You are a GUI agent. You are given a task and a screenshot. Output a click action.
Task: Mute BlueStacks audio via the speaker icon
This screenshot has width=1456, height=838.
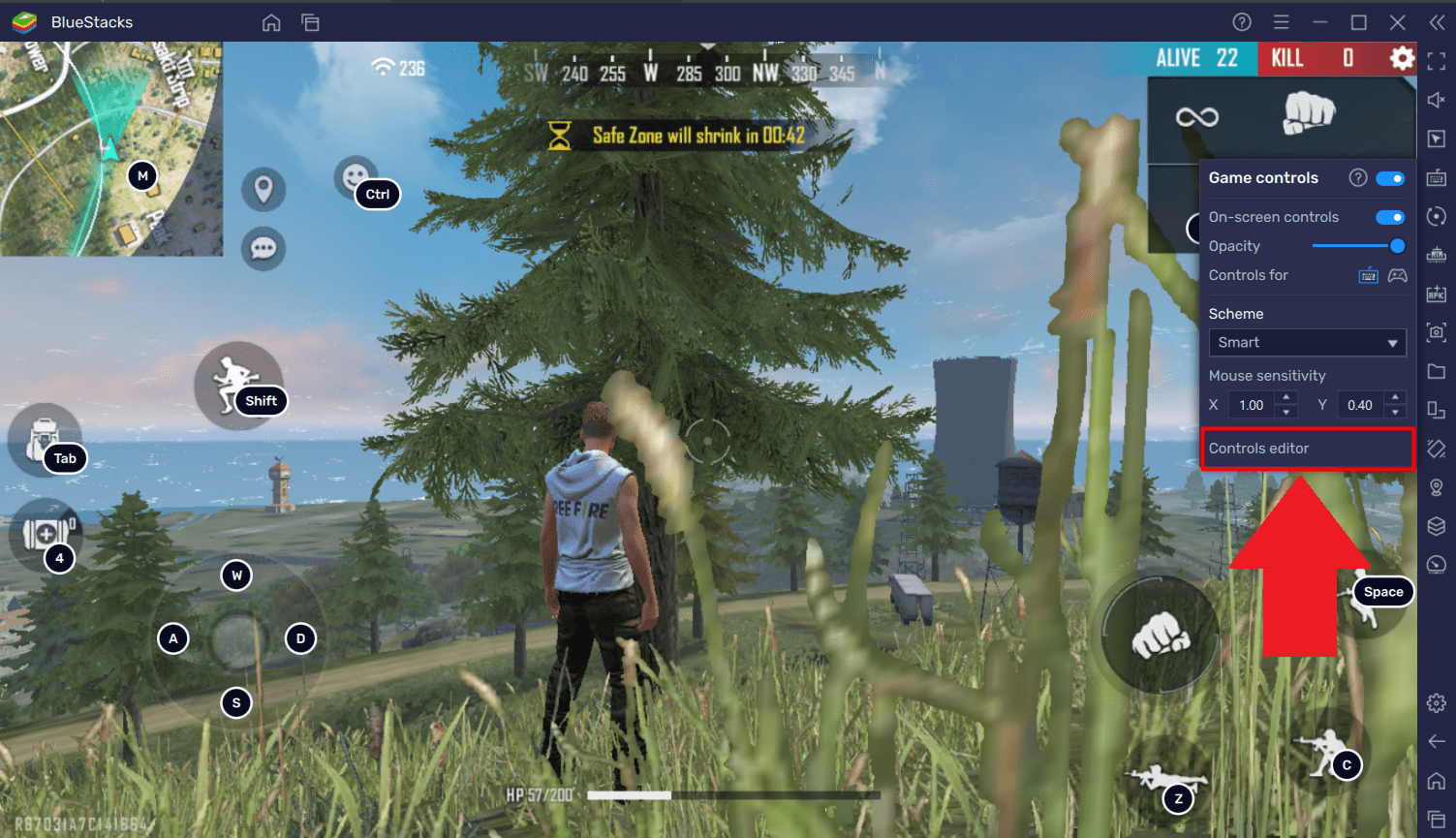tap(1437, 99)
